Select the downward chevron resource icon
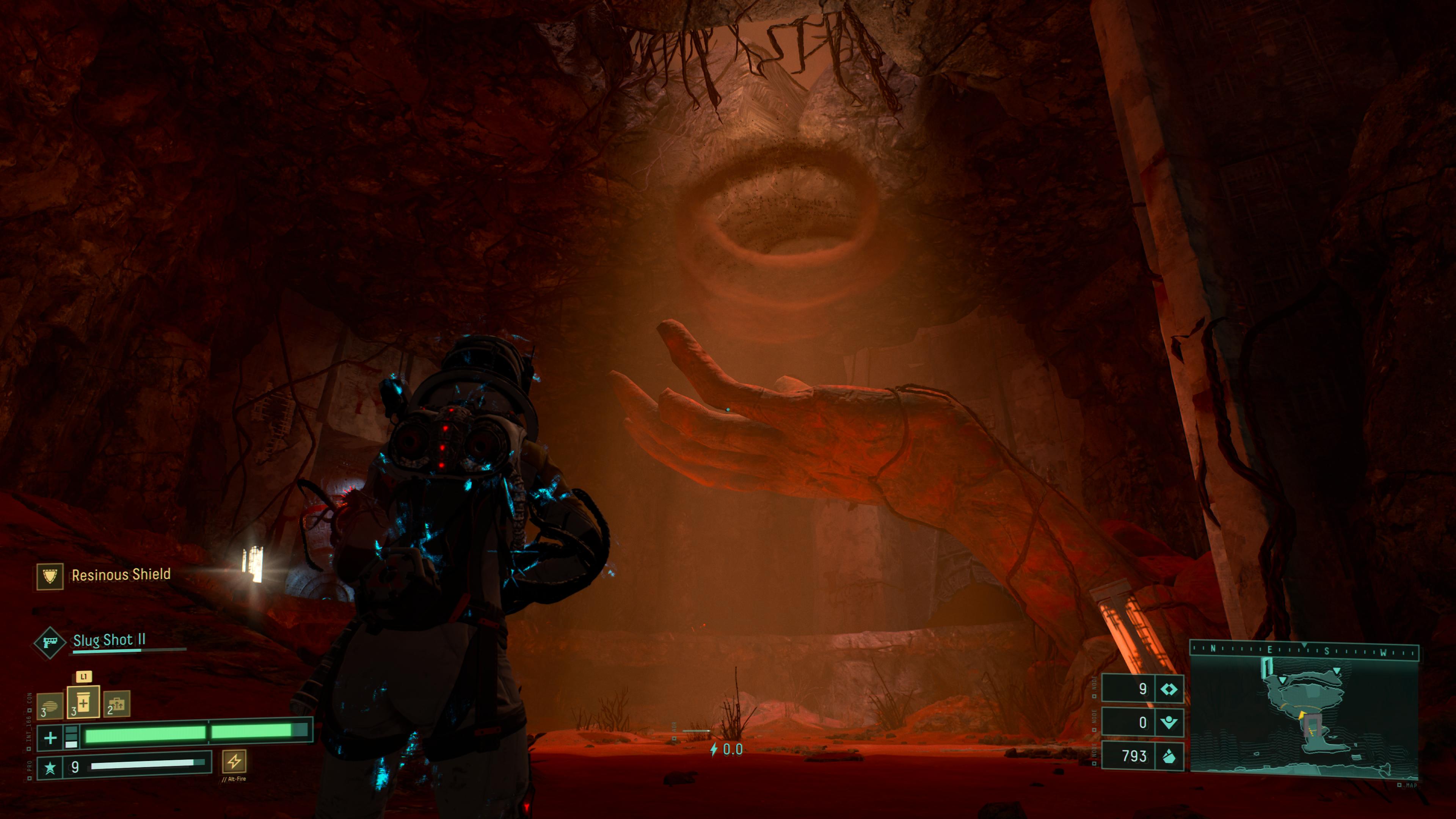Image resolution: width=1456 pixels, height=819 pixels. [x=1169, y=722]
